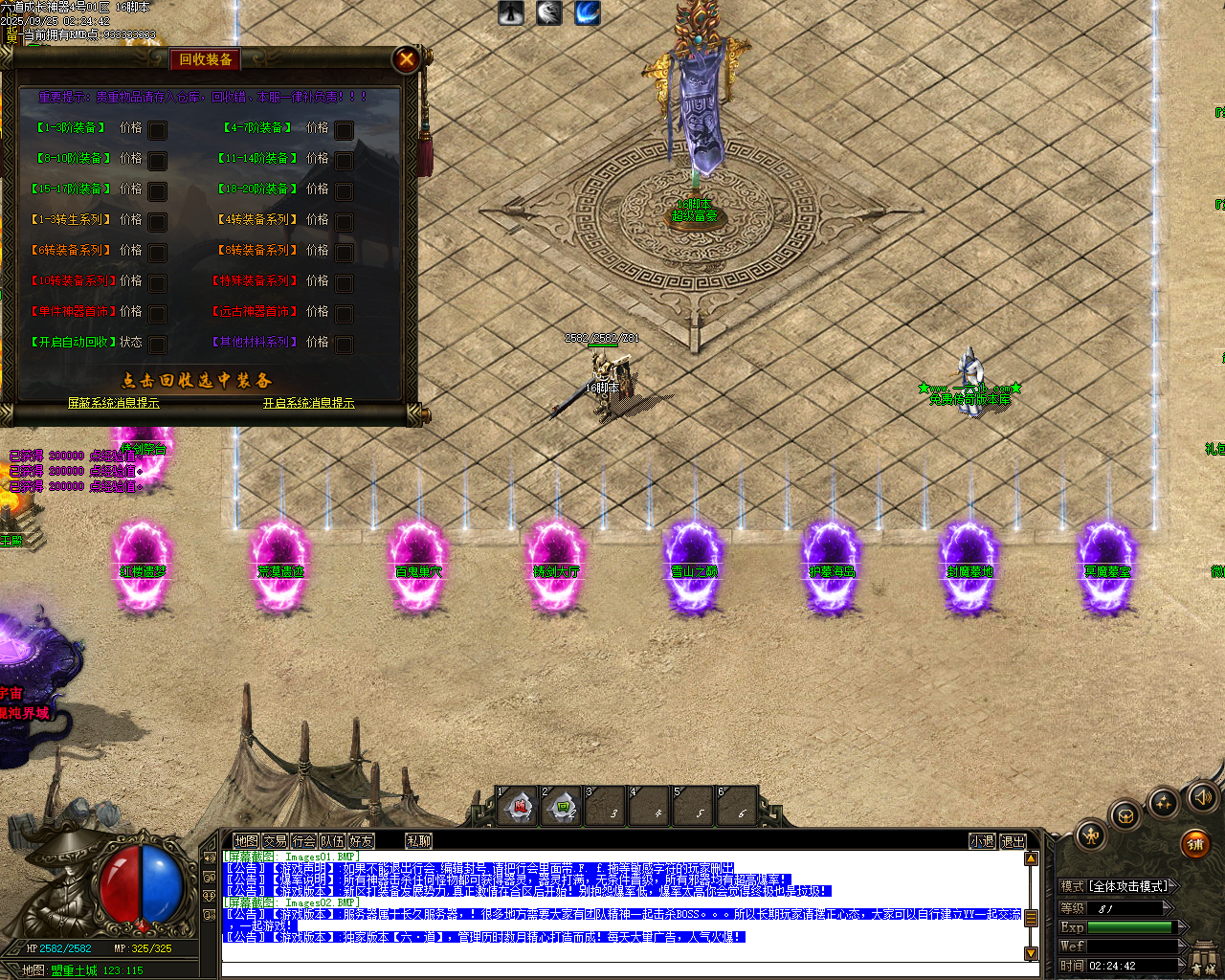Select the leftmost skill icon at top center
The height and width of the screenshot is (980, 1225).
511,13
